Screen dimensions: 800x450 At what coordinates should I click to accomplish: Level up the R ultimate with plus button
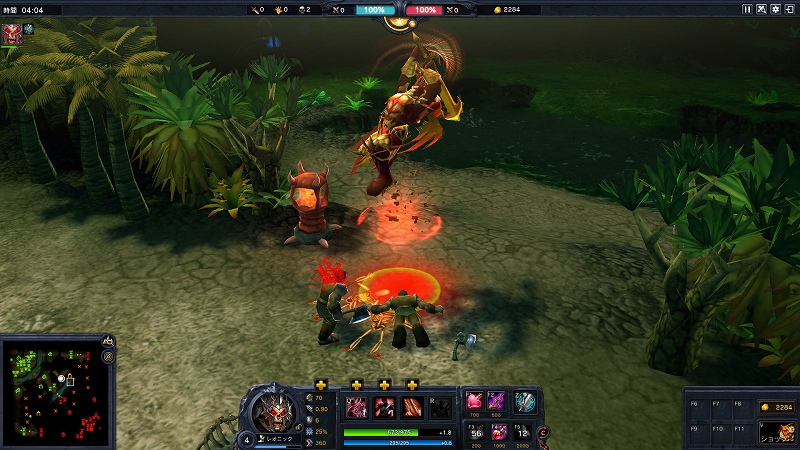[x=411, y=385]
